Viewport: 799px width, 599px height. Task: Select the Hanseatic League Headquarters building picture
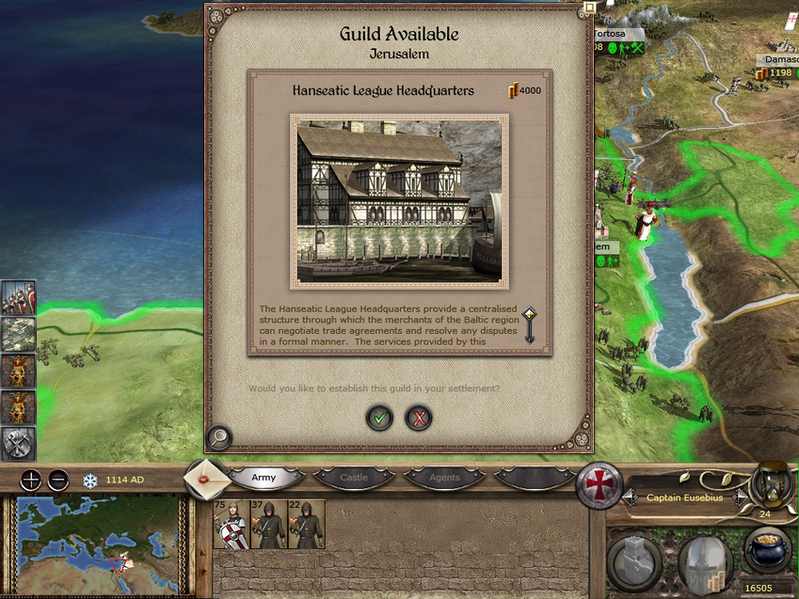399,200
